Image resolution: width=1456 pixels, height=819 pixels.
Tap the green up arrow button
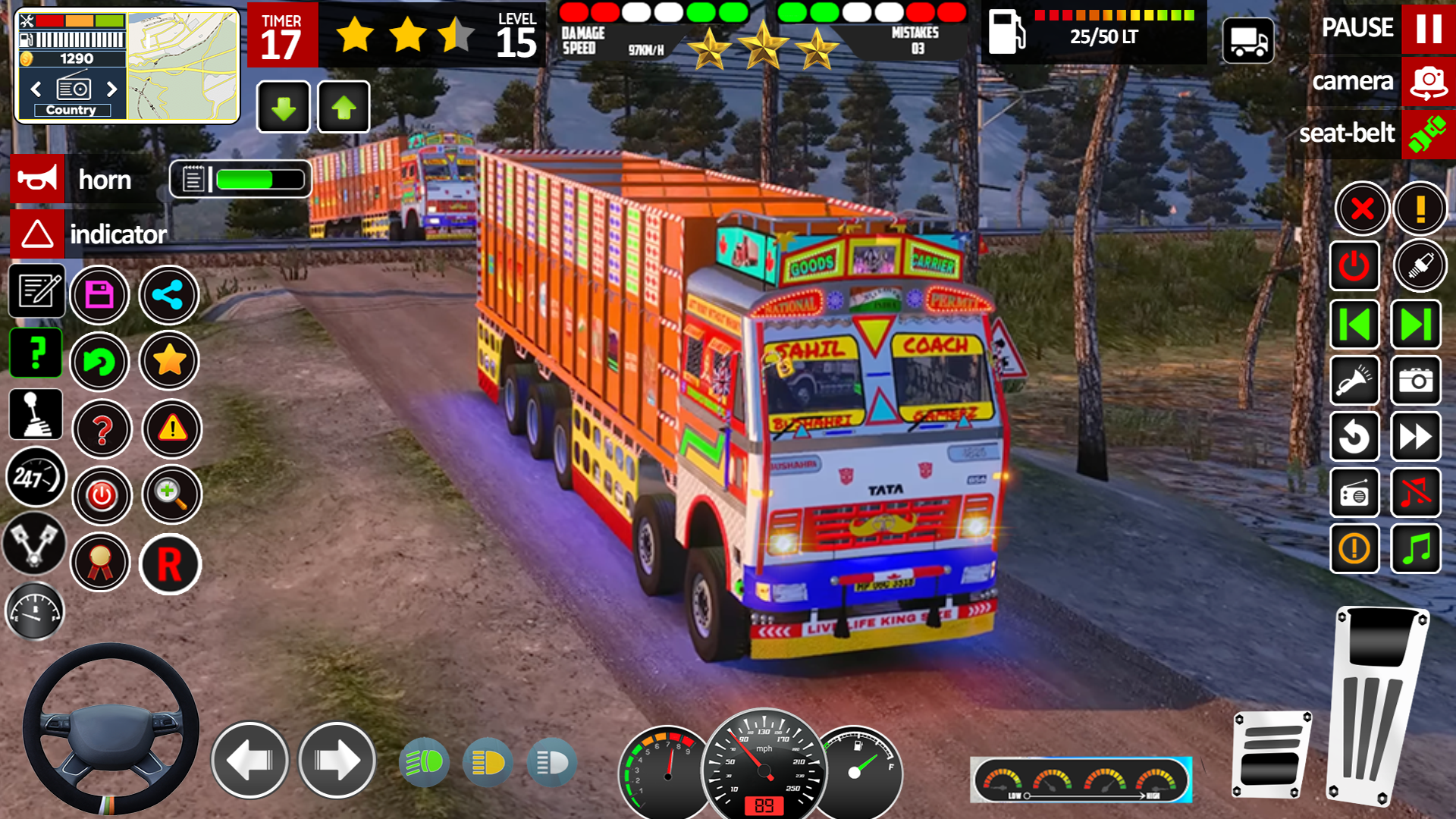(344, 108)
